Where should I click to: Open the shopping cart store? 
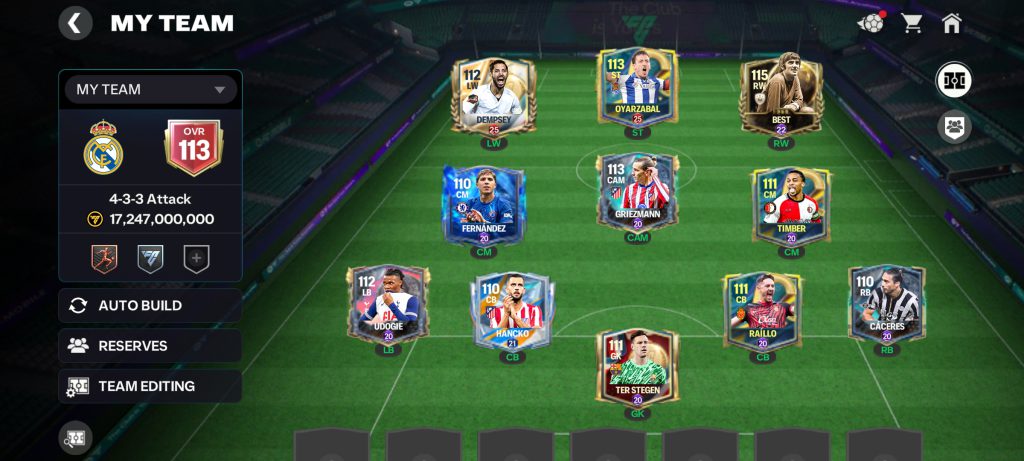tap(912, 23)
